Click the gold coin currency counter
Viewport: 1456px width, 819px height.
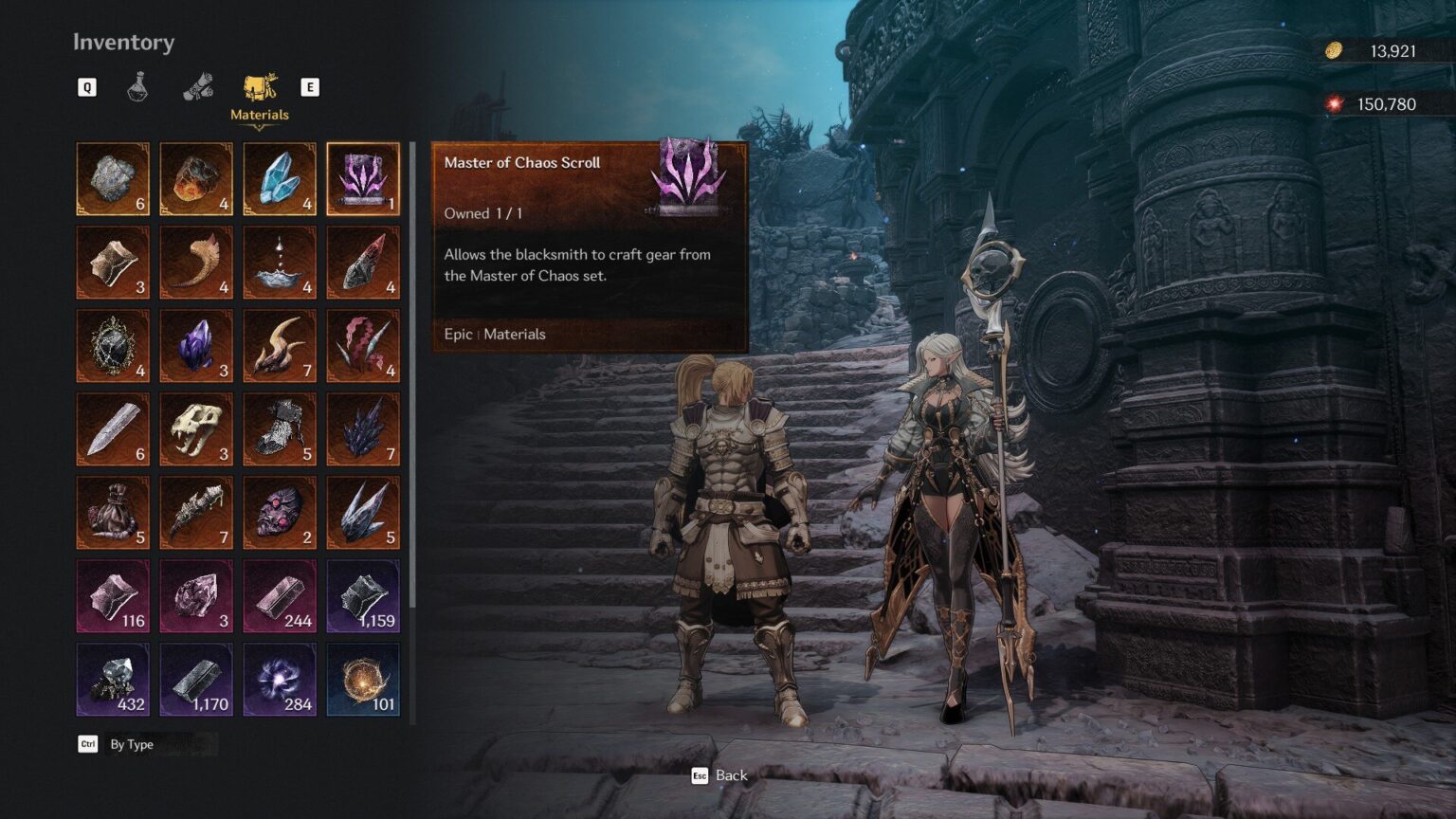coord(1369,51)
